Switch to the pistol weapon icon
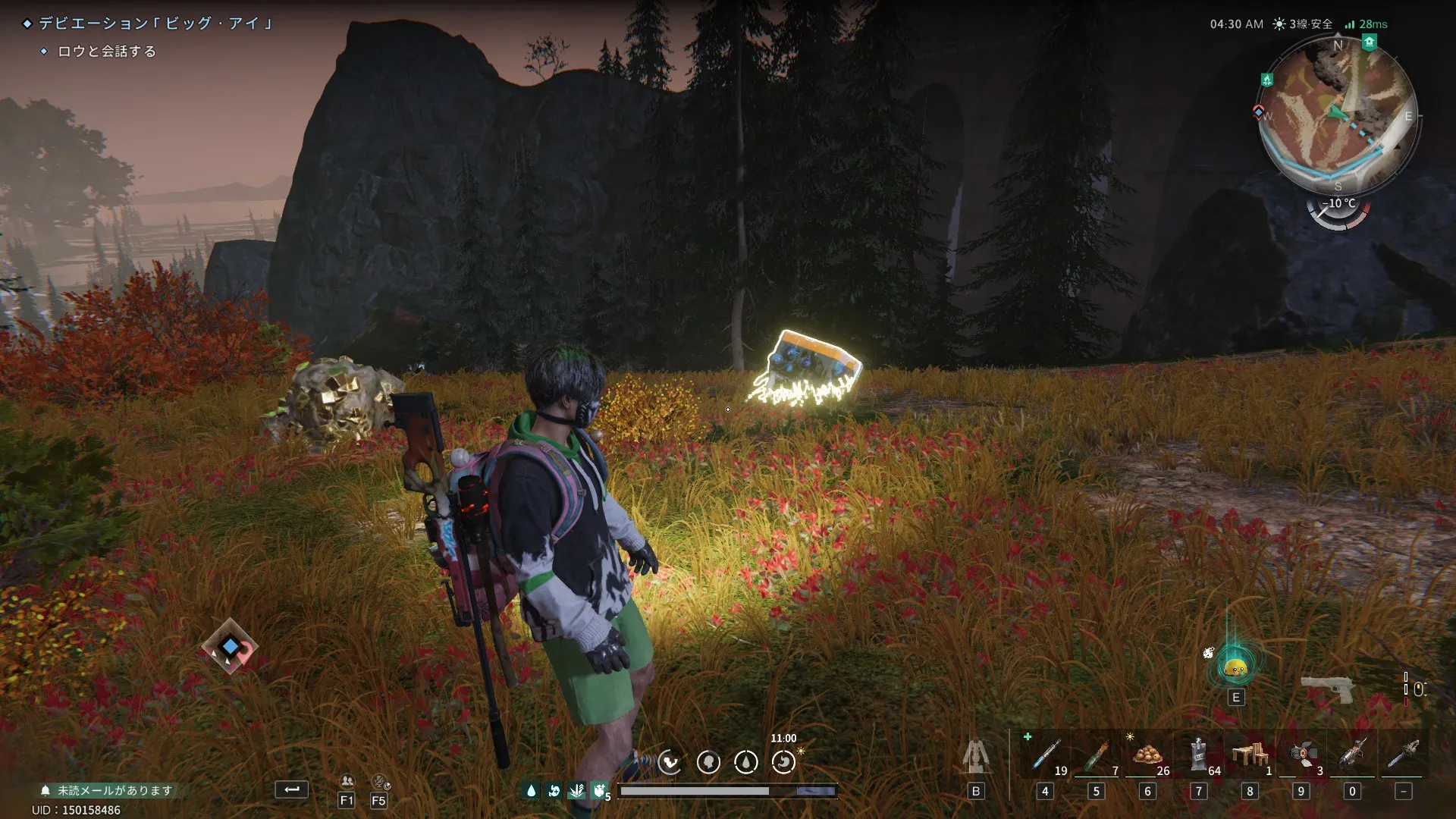The width and height of the screenshot is (1456, 819). click(1327, 689)
